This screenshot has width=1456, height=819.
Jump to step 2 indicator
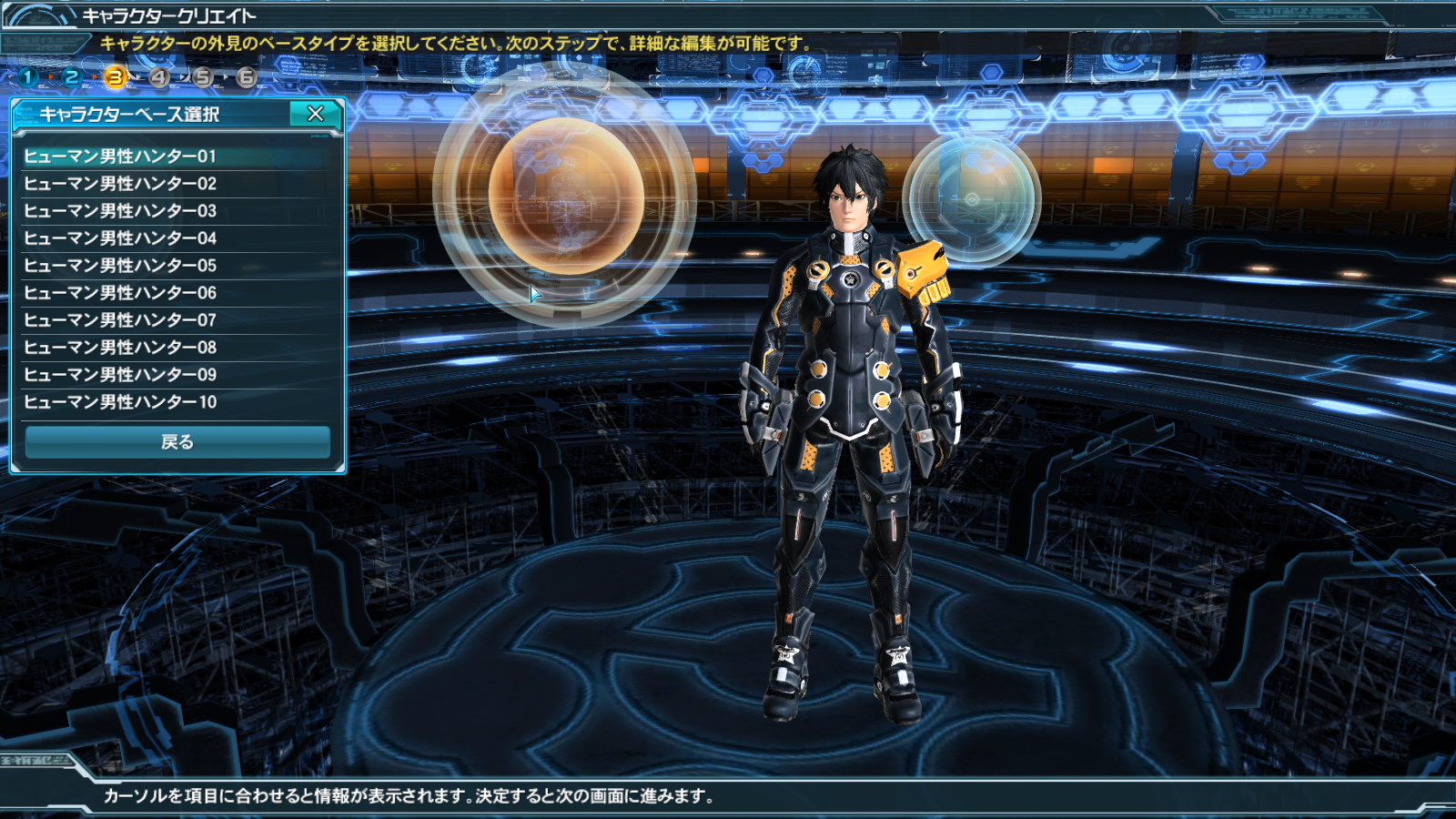click(x=72, y=77)
